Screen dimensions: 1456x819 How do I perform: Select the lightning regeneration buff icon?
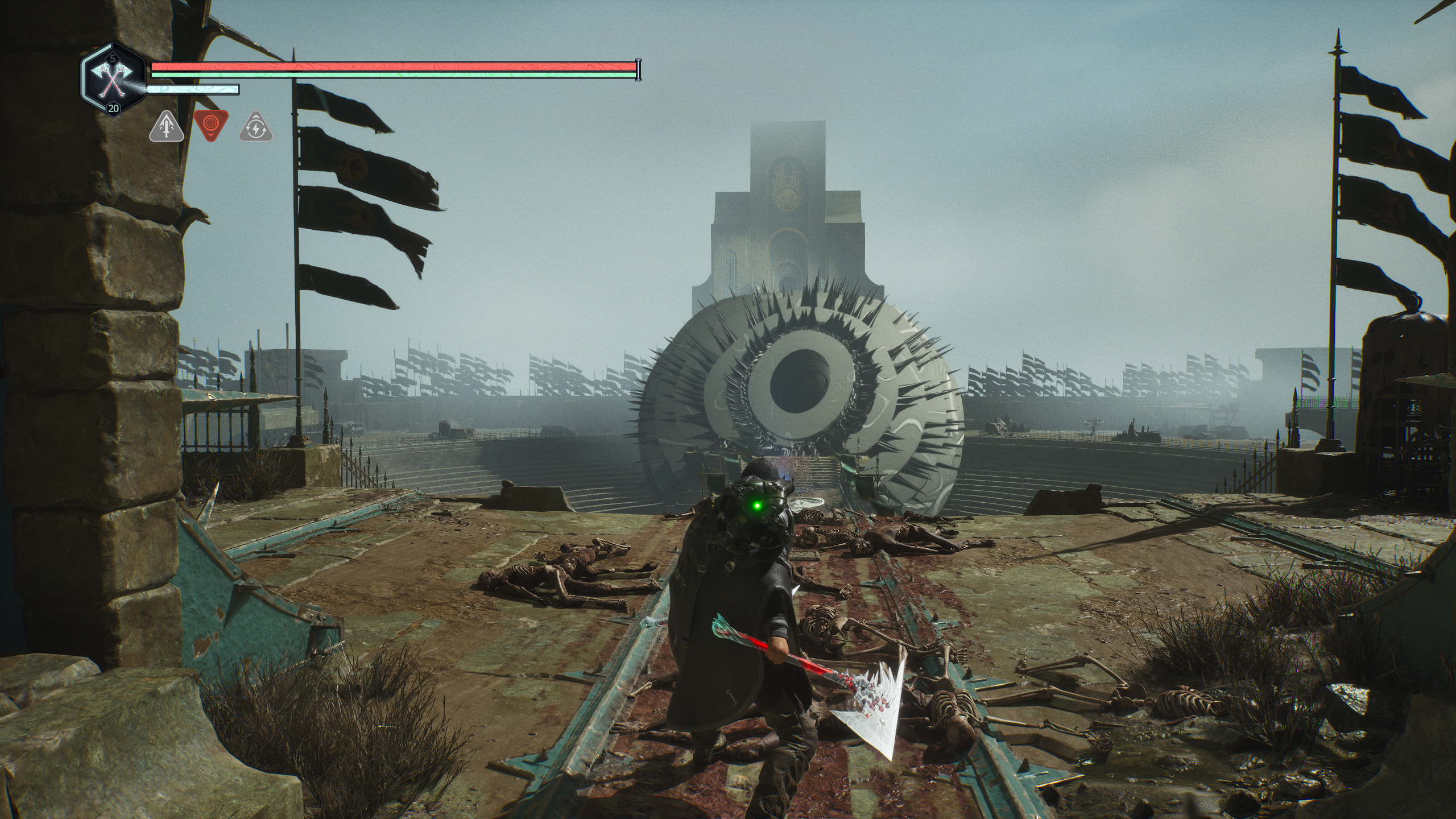click(x=255, y=127)
